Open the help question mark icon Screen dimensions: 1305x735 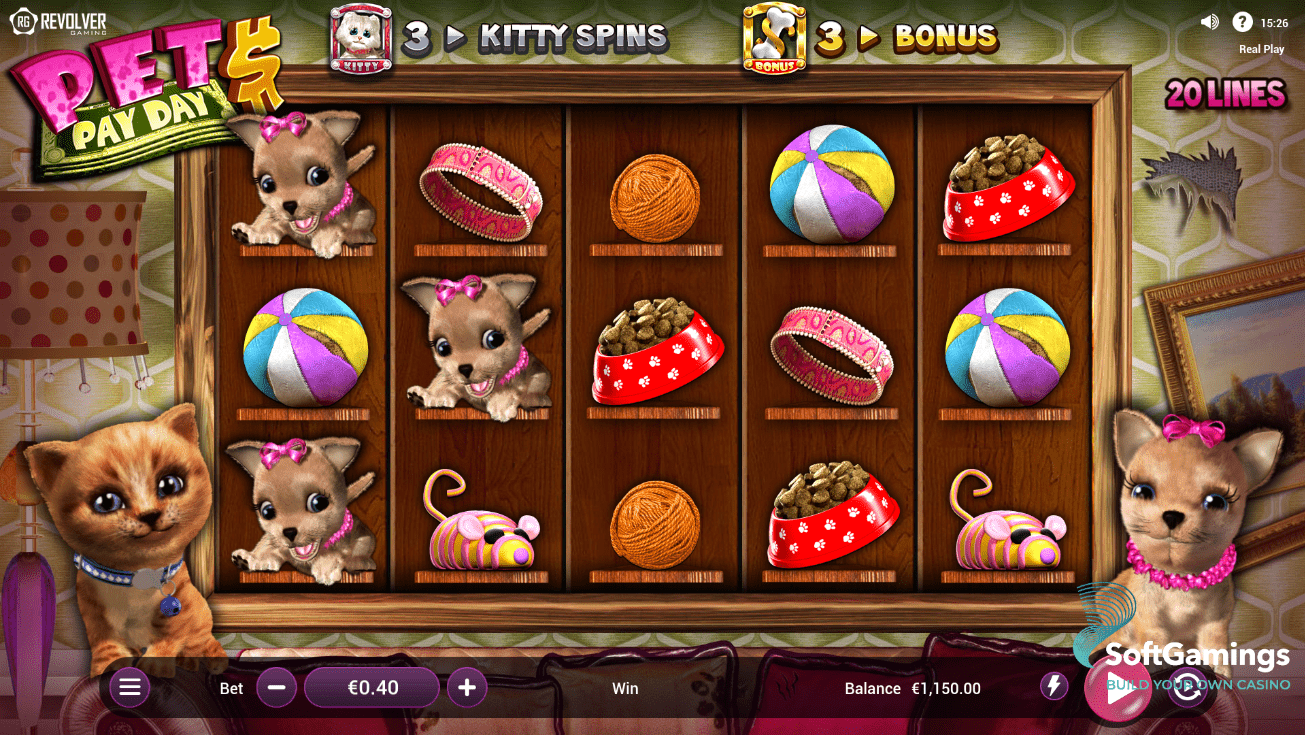tap(1243, 20)
